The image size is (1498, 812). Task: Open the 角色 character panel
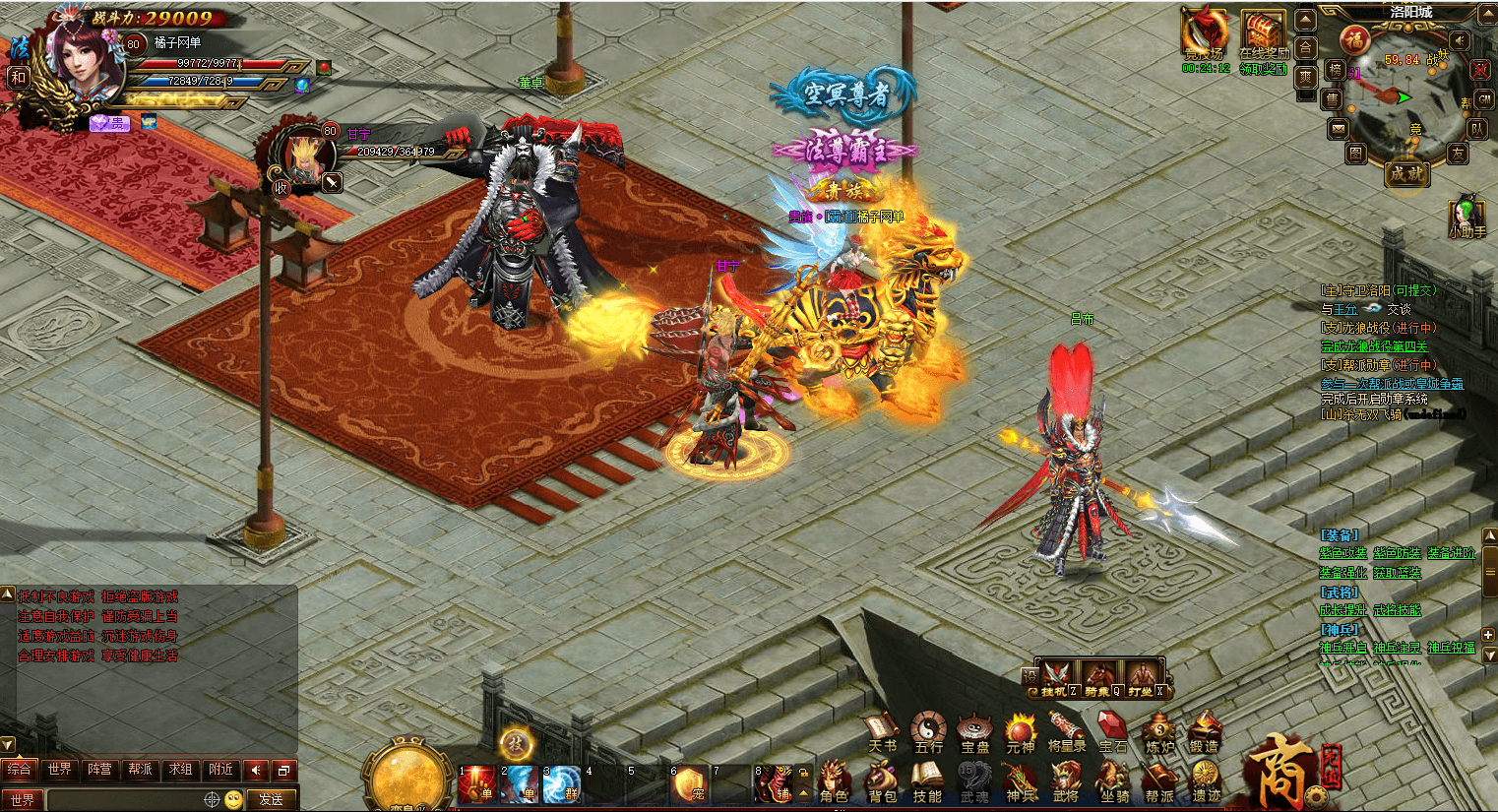tap(835, 782)
